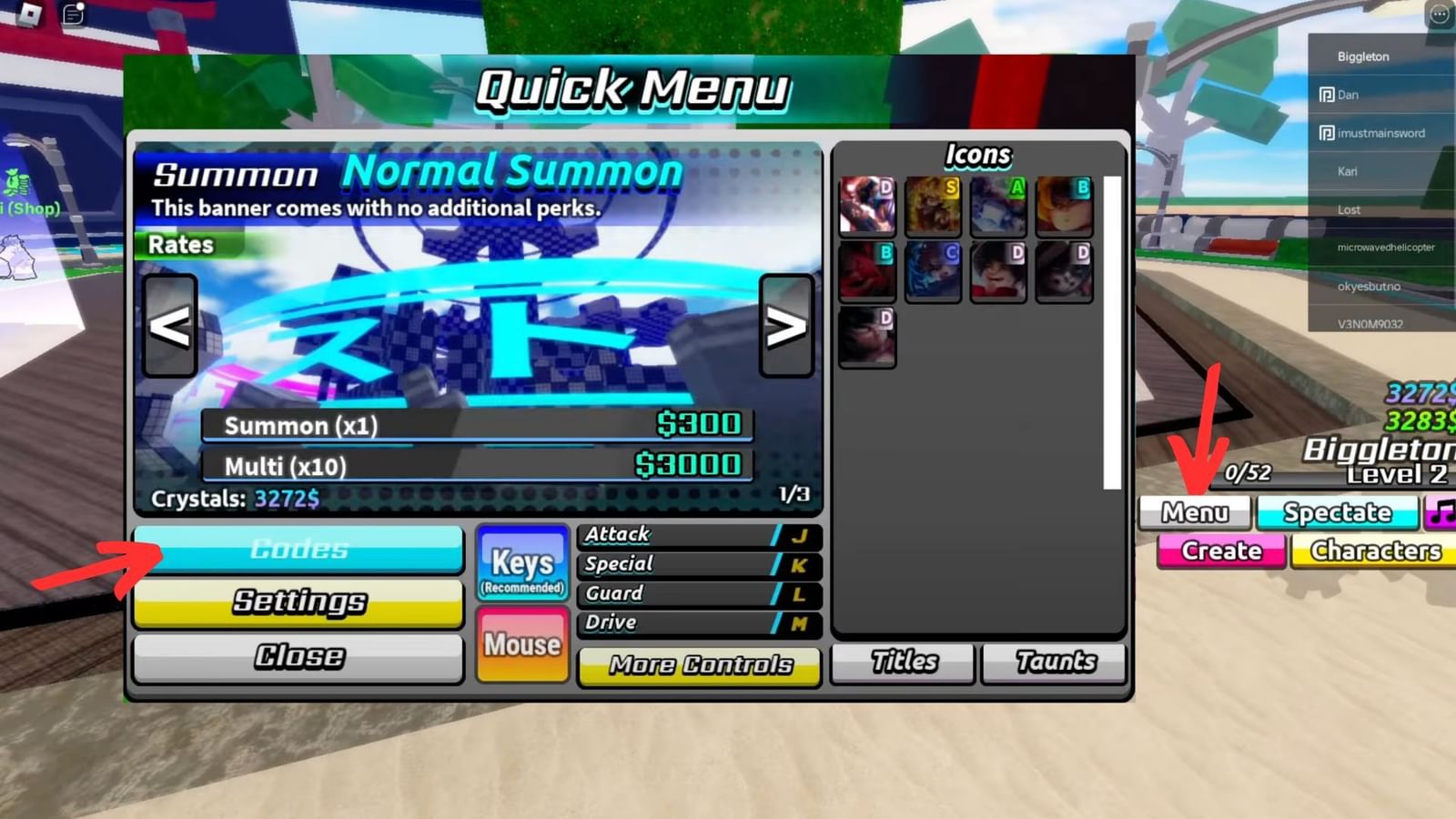The image size is (1456, 819).
Task: Choose the green A-rank icon
Action: point(998,205)
